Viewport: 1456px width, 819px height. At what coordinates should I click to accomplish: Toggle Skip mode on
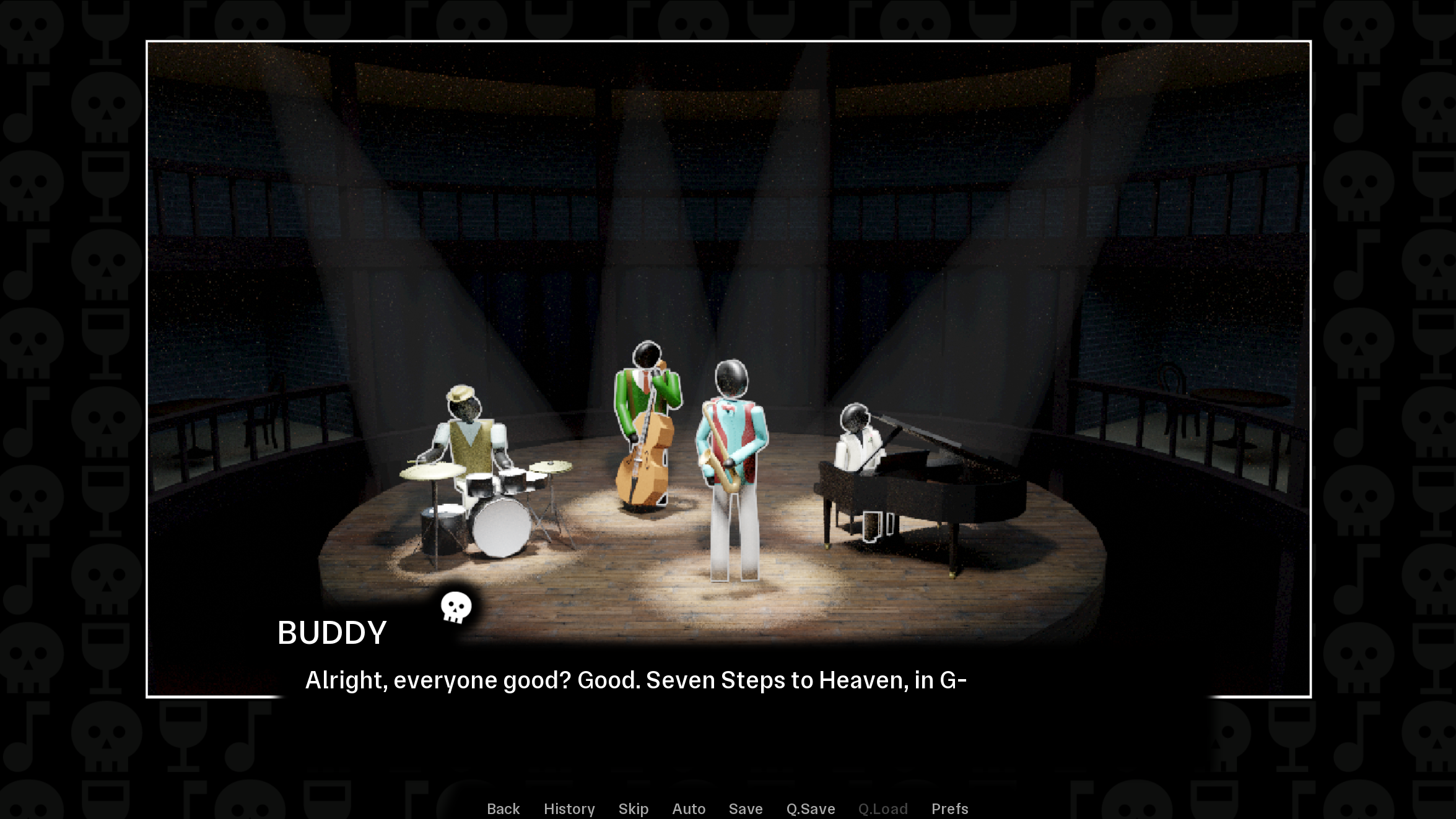point(633,808)
